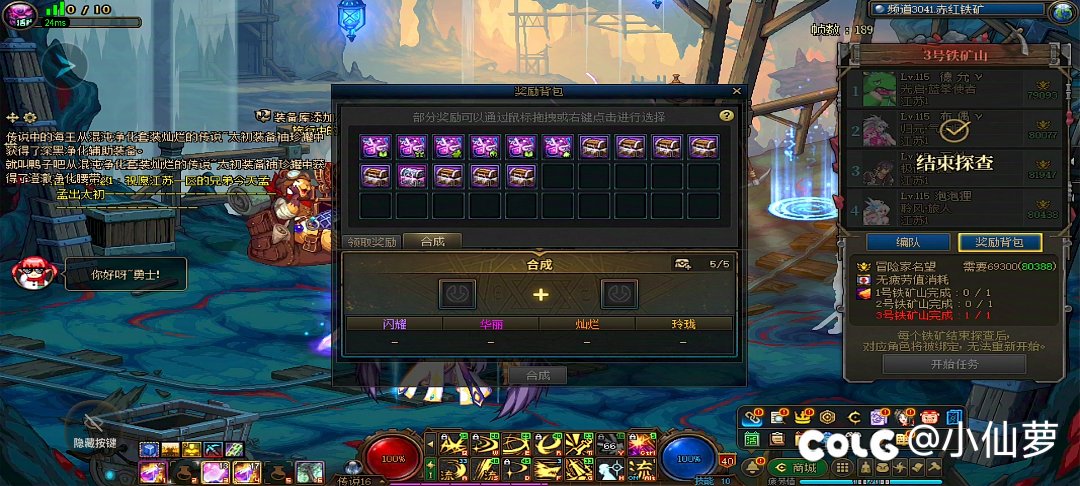This screenshot has width=1080, height=486.
Task: Open the 编队 team formation button
Action: coord(908,242)
